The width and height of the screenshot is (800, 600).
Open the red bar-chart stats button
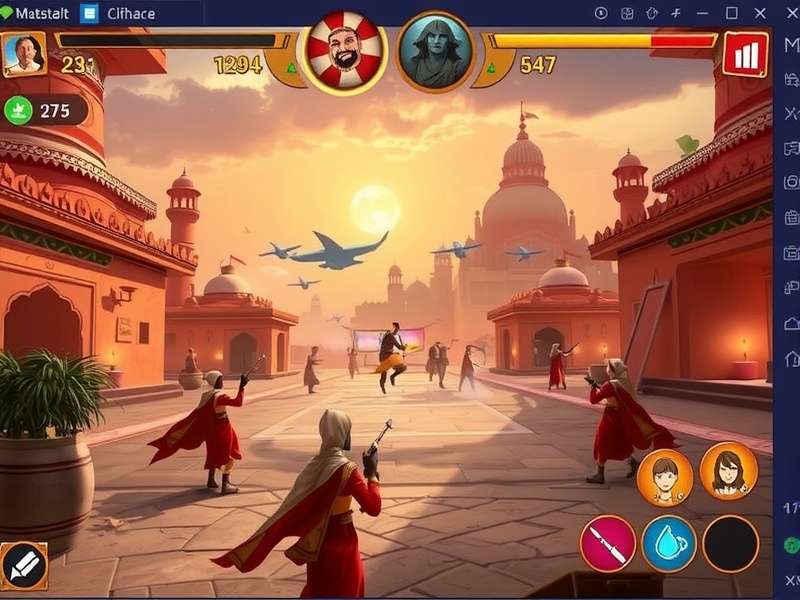(745, 54)
